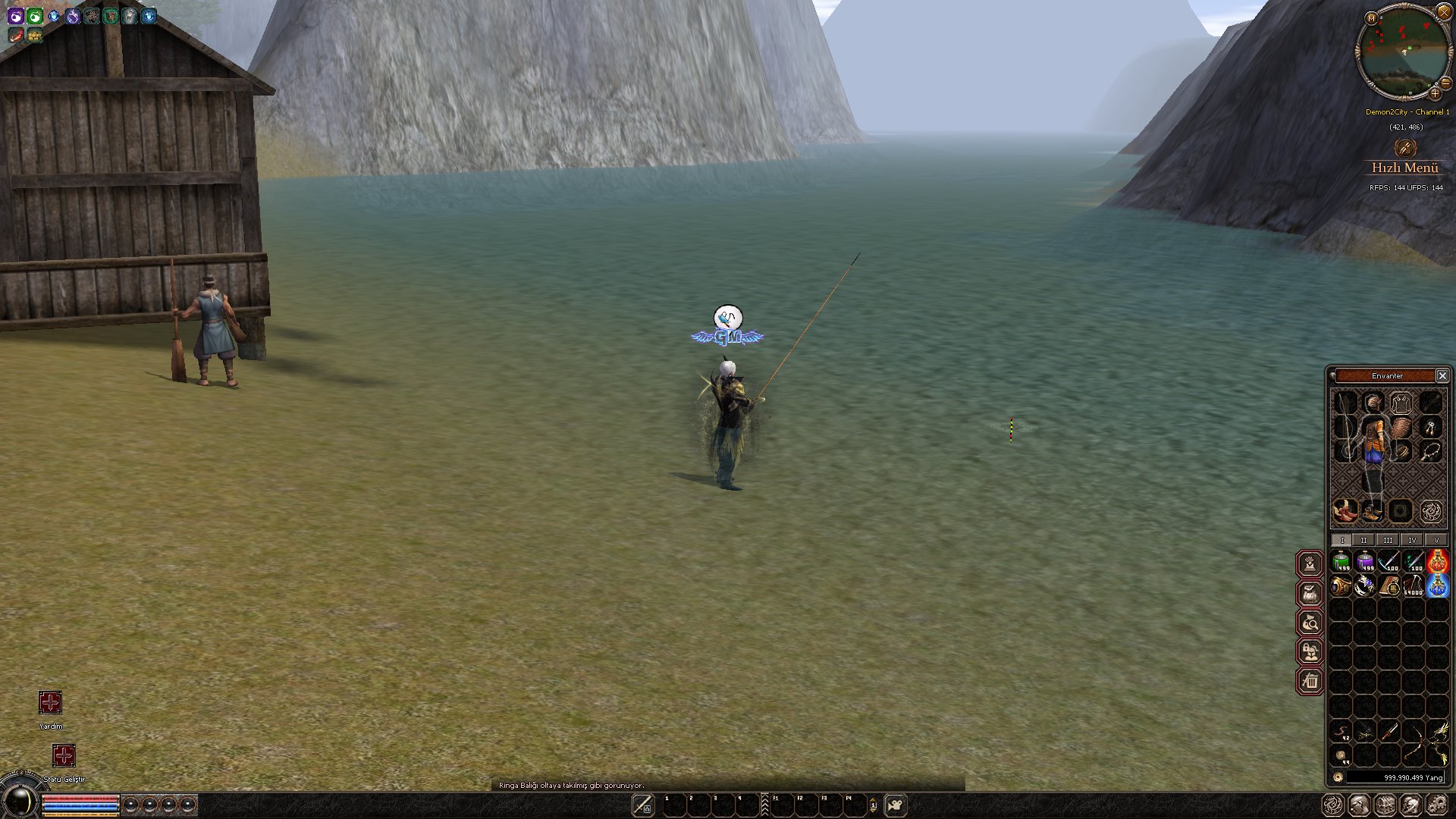Open the Statü Geliştir status icon
Image resolution: width=1456 pixels, height=819 pixels.
pos(64,755)
